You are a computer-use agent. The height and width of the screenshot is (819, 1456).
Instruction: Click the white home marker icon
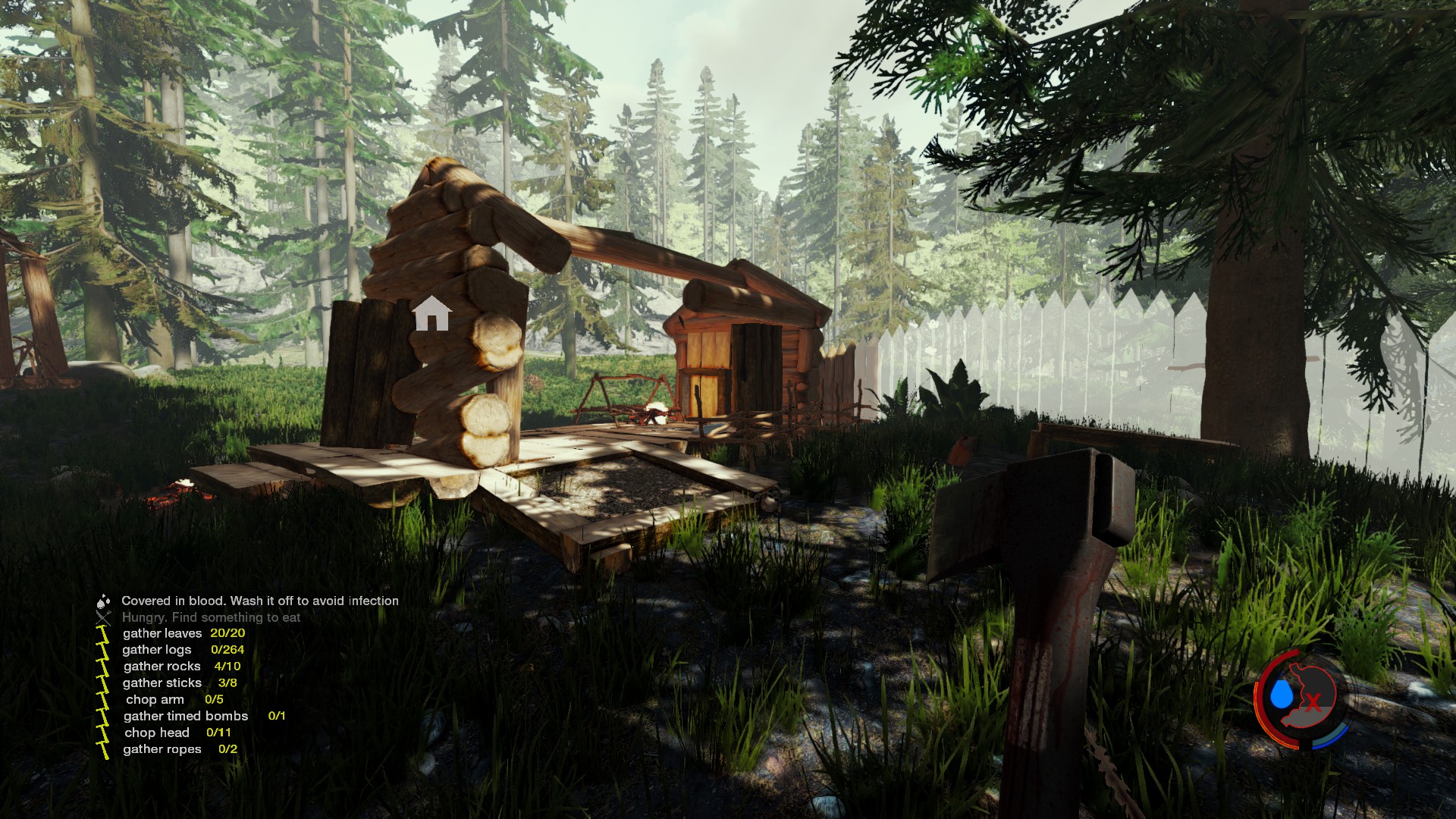(x=431, y=313)
